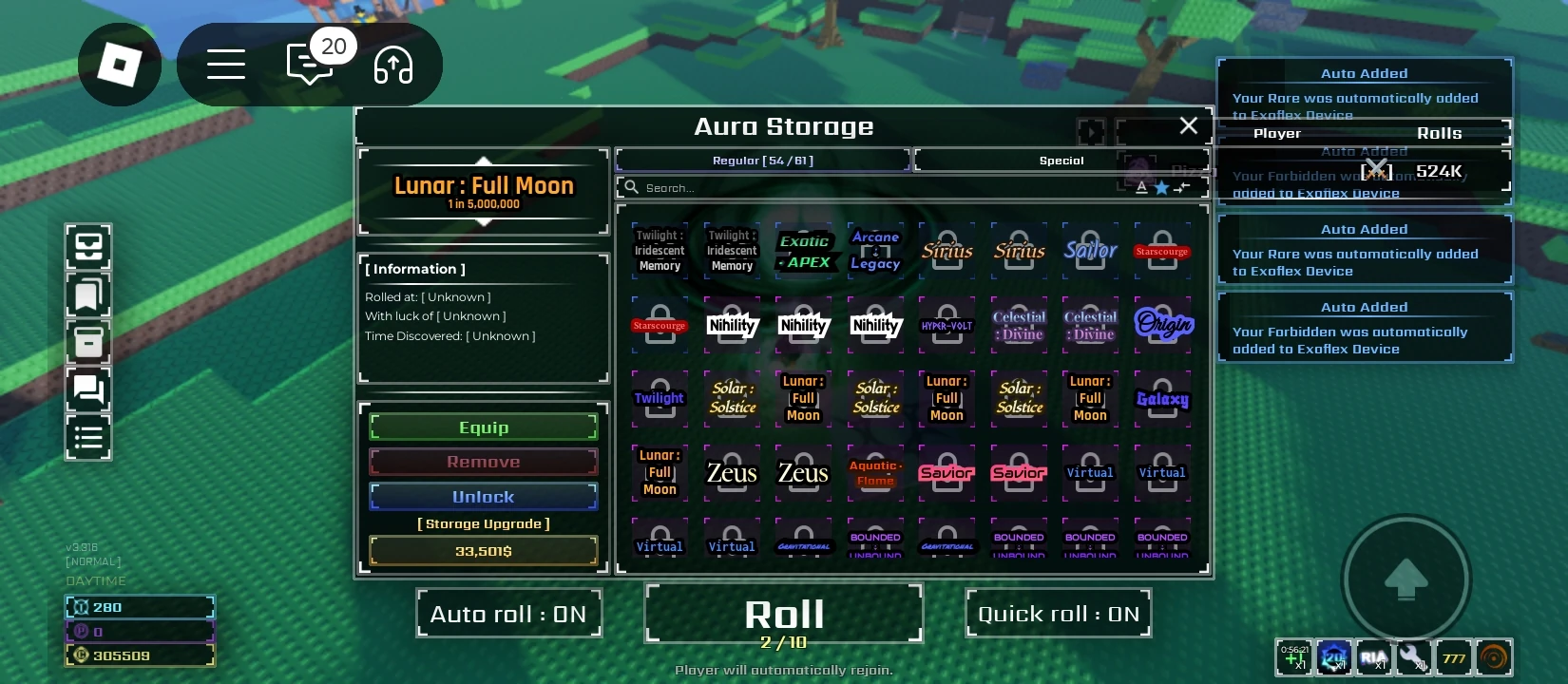Switch to the Special tab
Viewport: 1568px width, 684px height.
point(1061,160)
